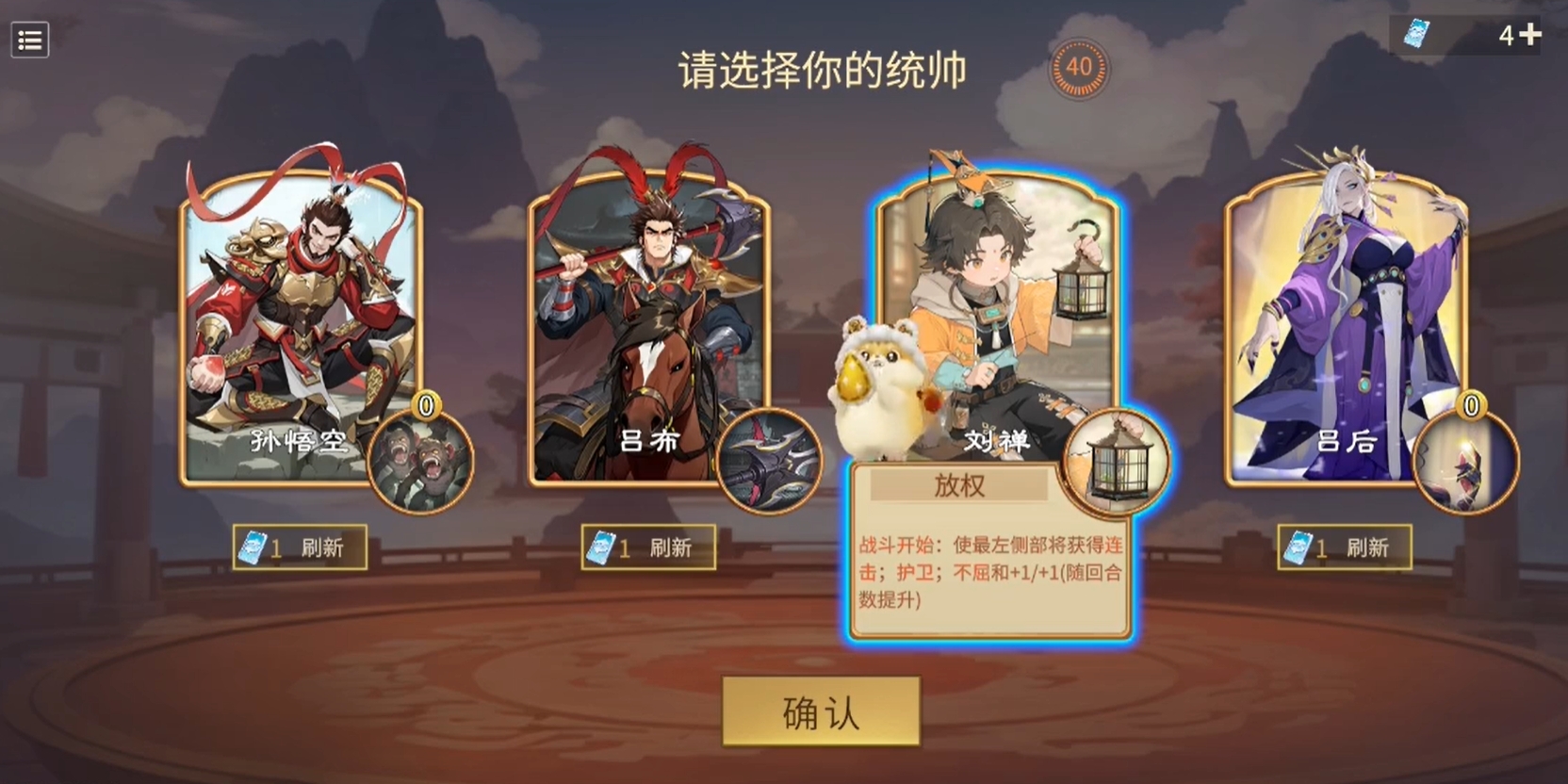Click Lu Hou's dagger skill icon
Viewport: 1568px width, 784px height.
click(1468, 462)
